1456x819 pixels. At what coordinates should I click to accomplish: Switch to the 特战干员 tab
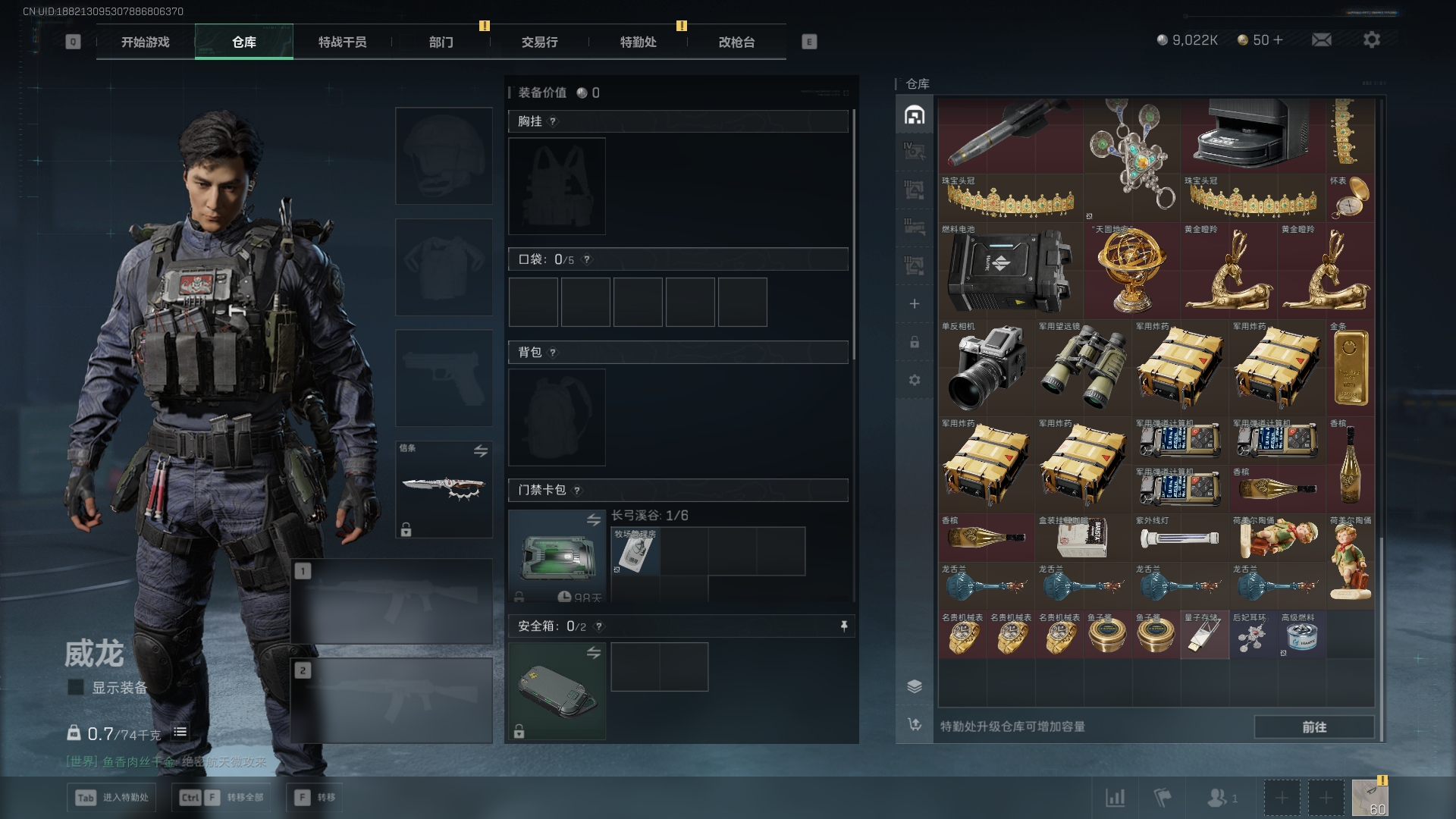click(342, 42)
